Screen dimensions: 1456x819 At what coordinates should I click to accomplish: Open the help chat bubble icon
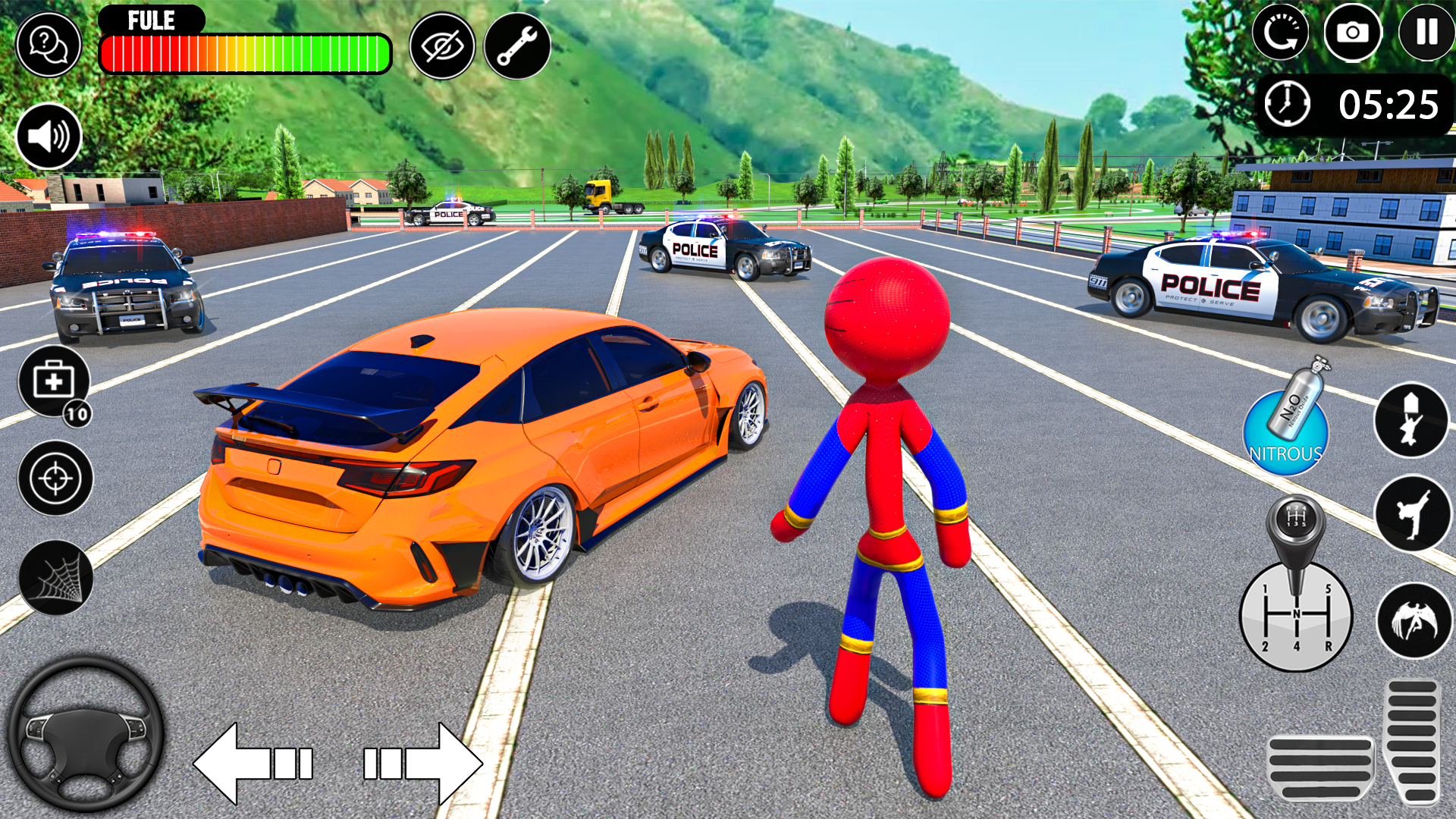tap(49, 45)
